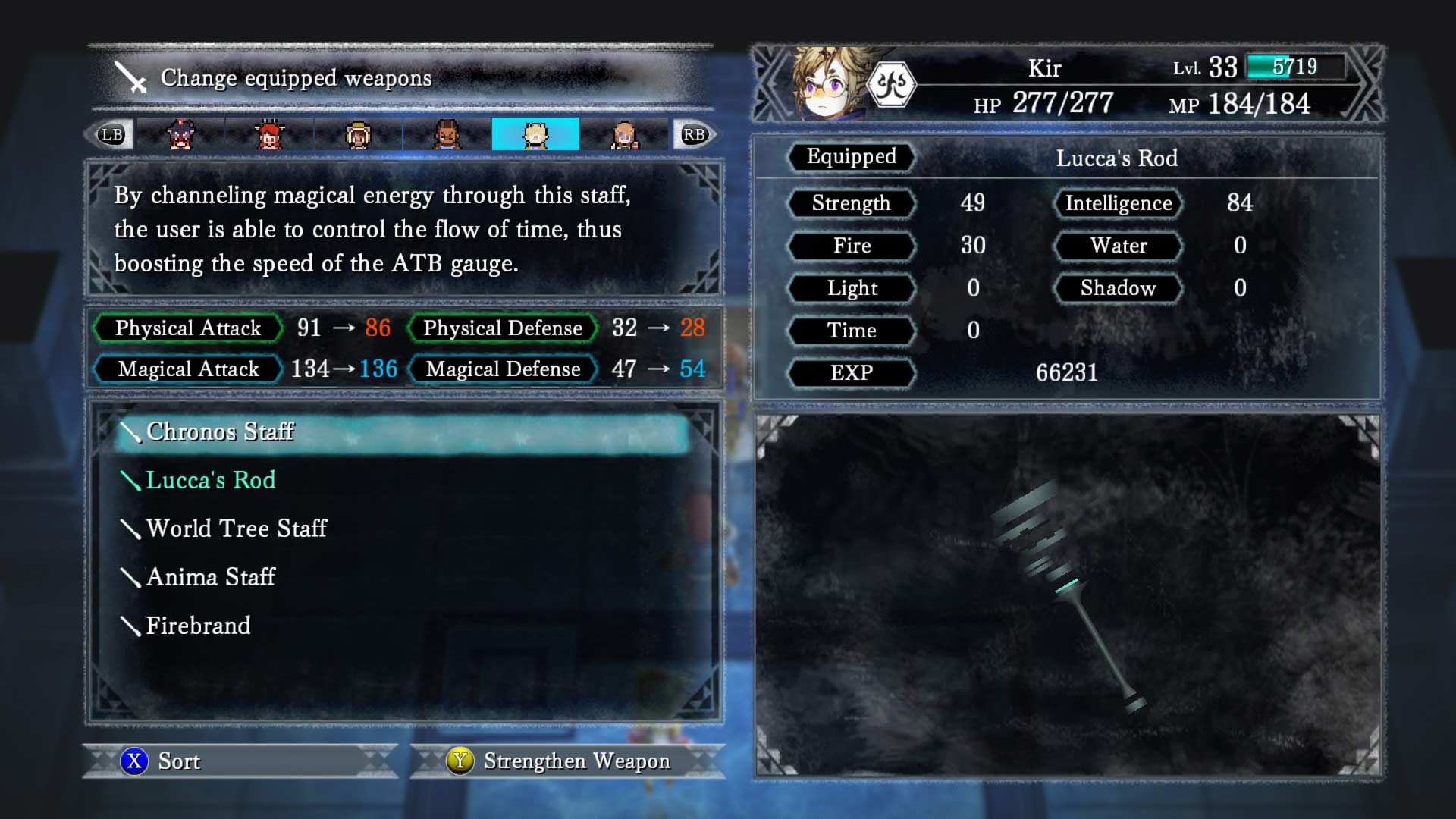The height and width of the screenshot is (819, 1456).
Task: Switch to the orange-haired character tab
Action: [624, 135]
